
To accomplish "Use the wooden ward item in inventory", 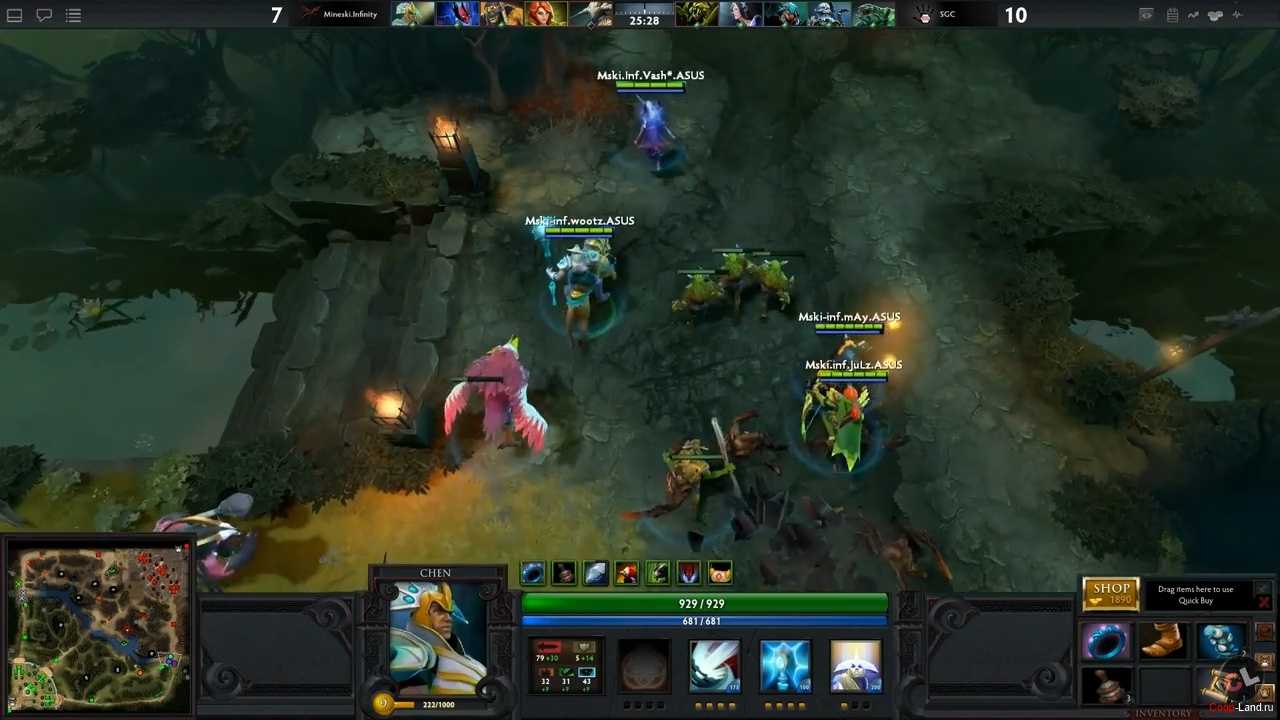I will (1105, 686).
